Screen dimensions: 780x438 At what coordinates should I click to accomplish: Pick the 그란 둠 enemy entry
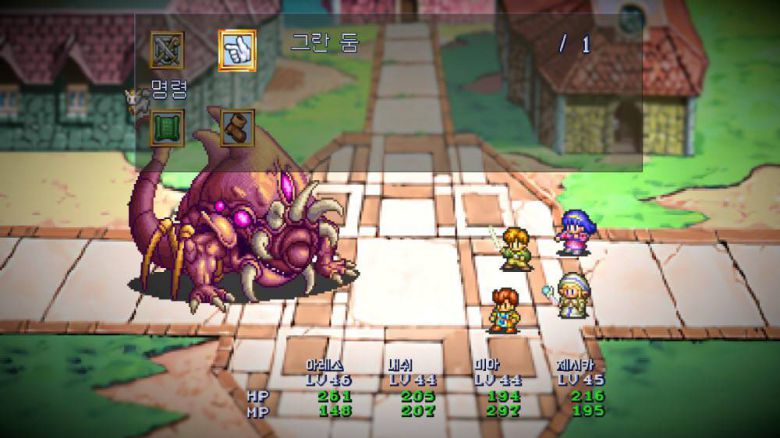pyautogui.click(x=325, y=43)
